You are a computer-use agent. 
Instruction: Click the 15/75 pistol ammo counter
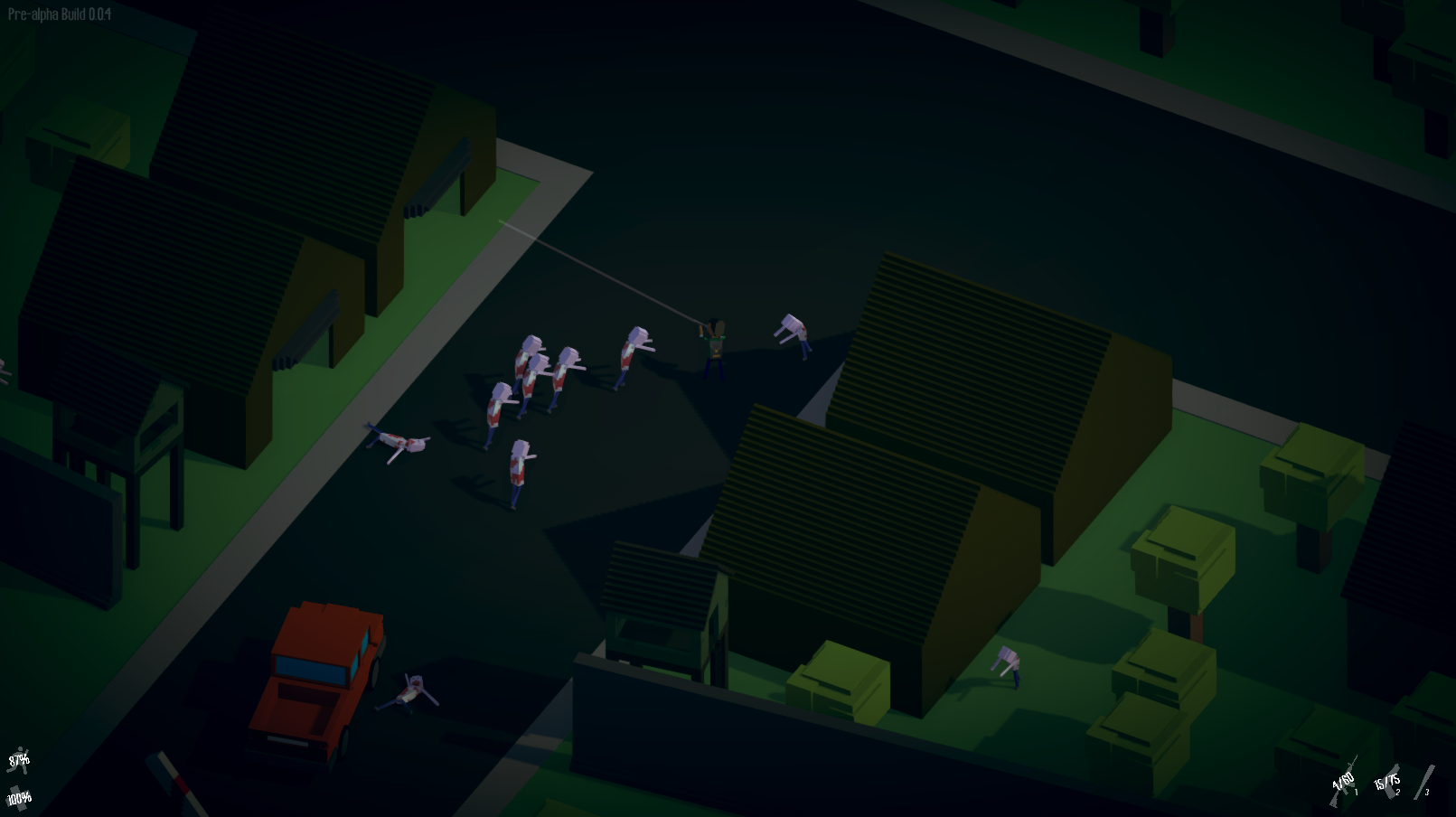(x=1386, y=784)
